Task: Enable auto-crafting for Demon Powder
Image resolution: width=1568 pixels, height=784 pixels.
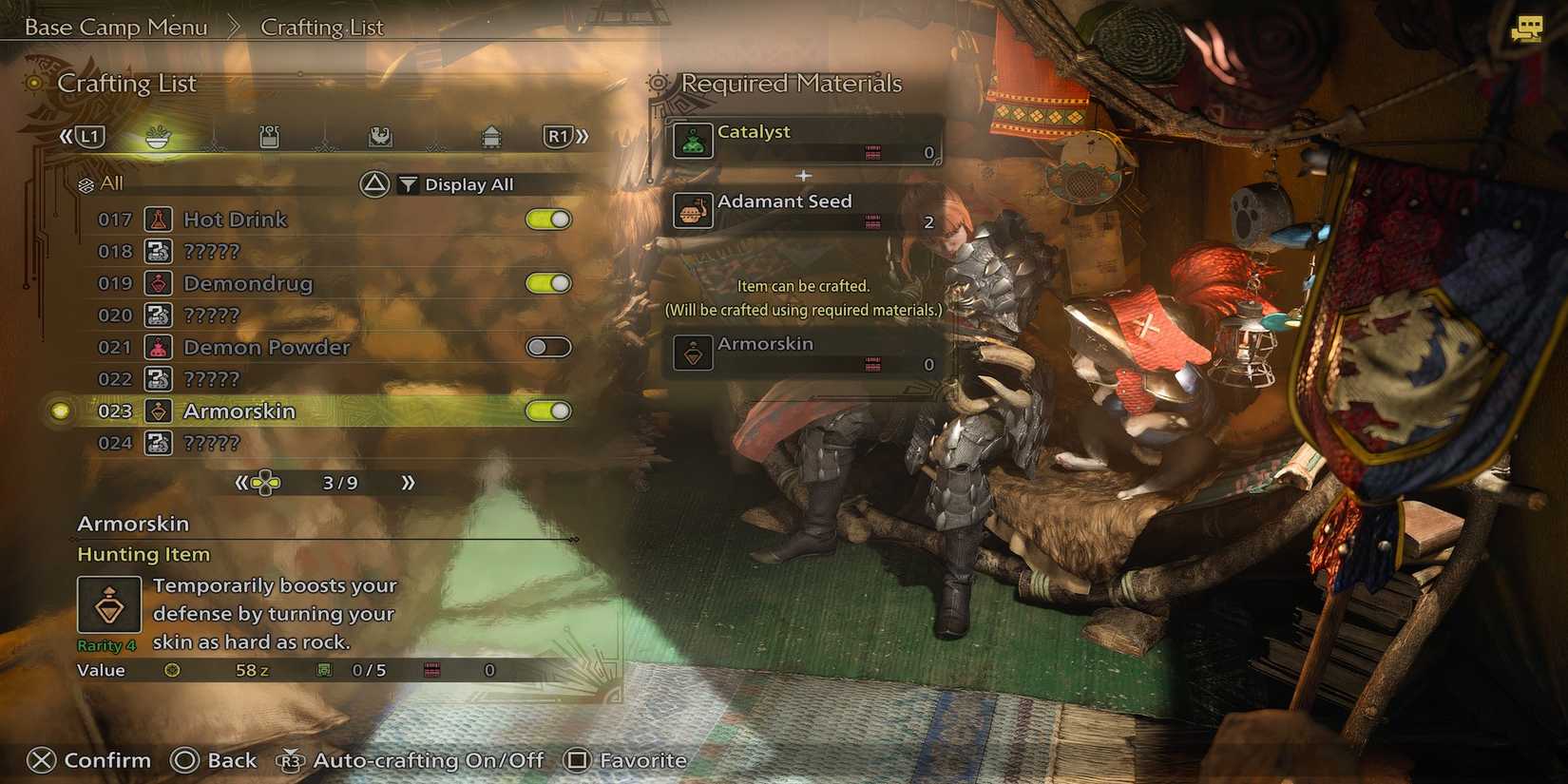Action: click(548, 347)
